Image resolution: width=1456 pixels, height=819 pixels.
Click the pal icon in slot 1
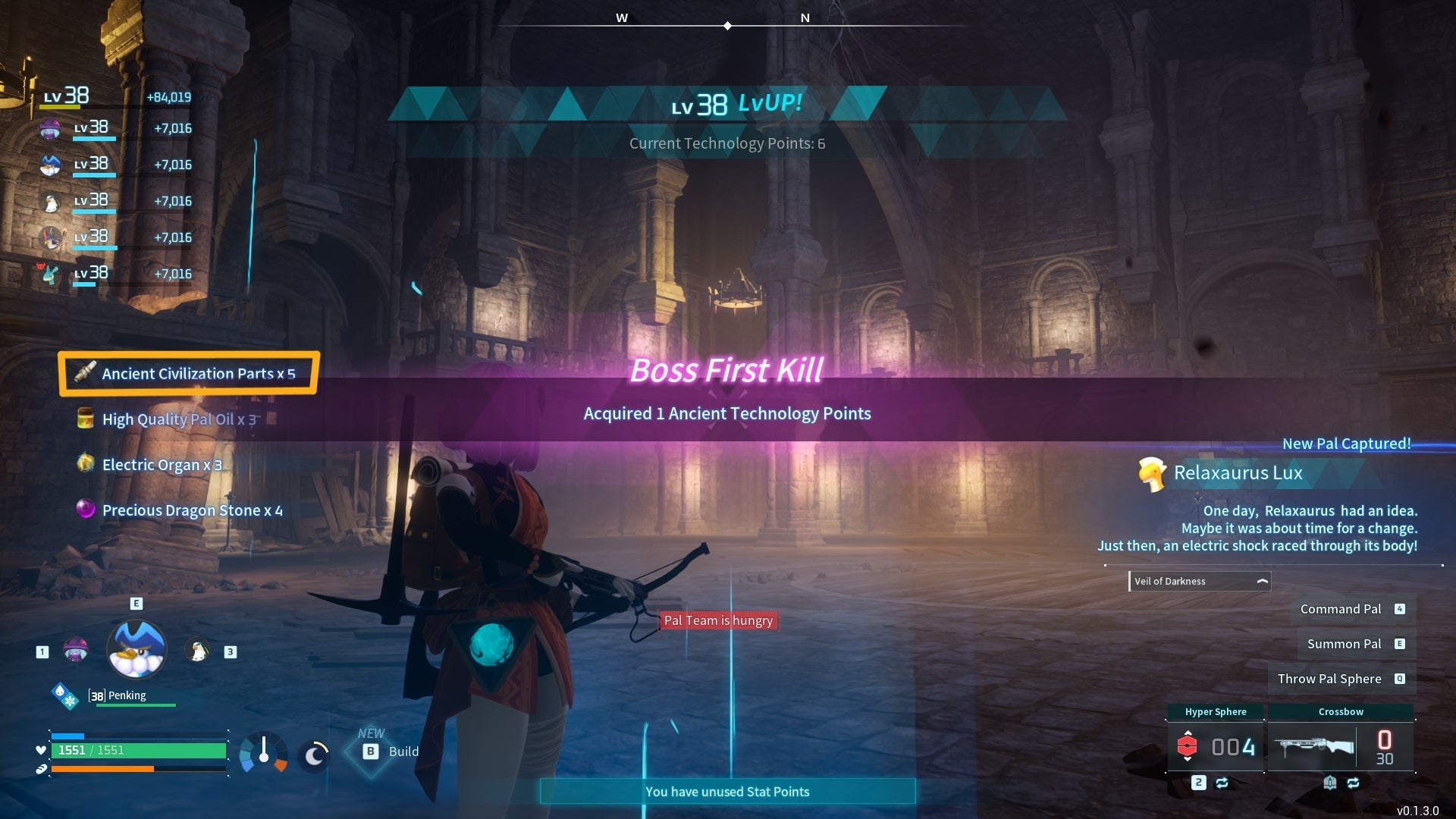point(76,651)
